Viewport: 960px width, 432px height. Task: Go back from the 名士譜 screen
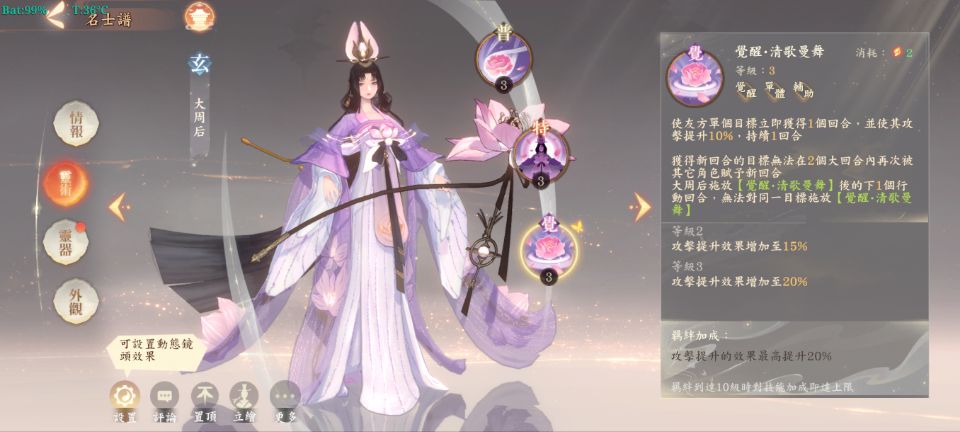[x=57, y=14]
